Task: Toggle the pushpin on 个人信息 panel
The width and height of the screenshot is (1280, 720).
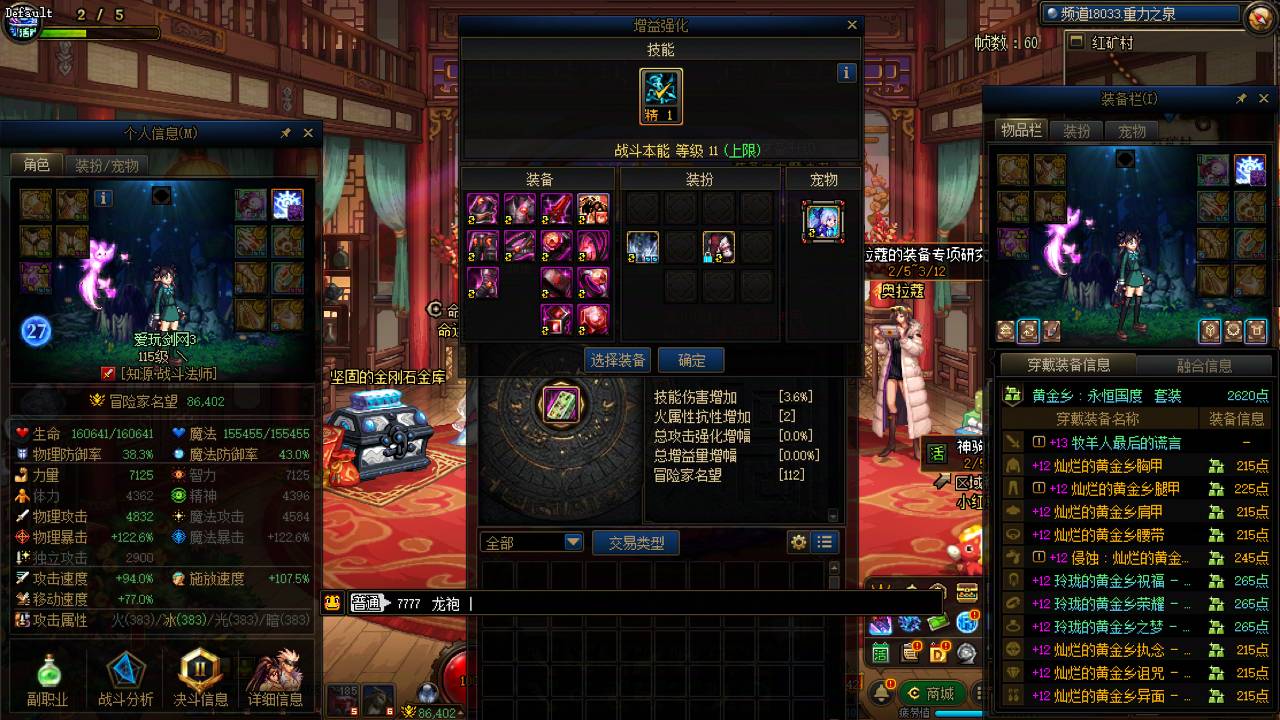Action: 285,132
